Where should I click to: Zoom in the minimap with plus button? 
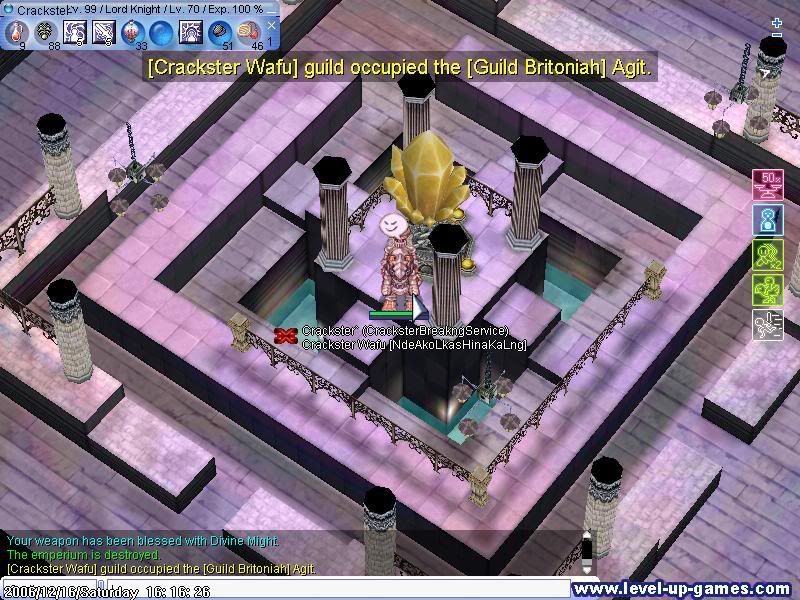(x=777, y=21)
